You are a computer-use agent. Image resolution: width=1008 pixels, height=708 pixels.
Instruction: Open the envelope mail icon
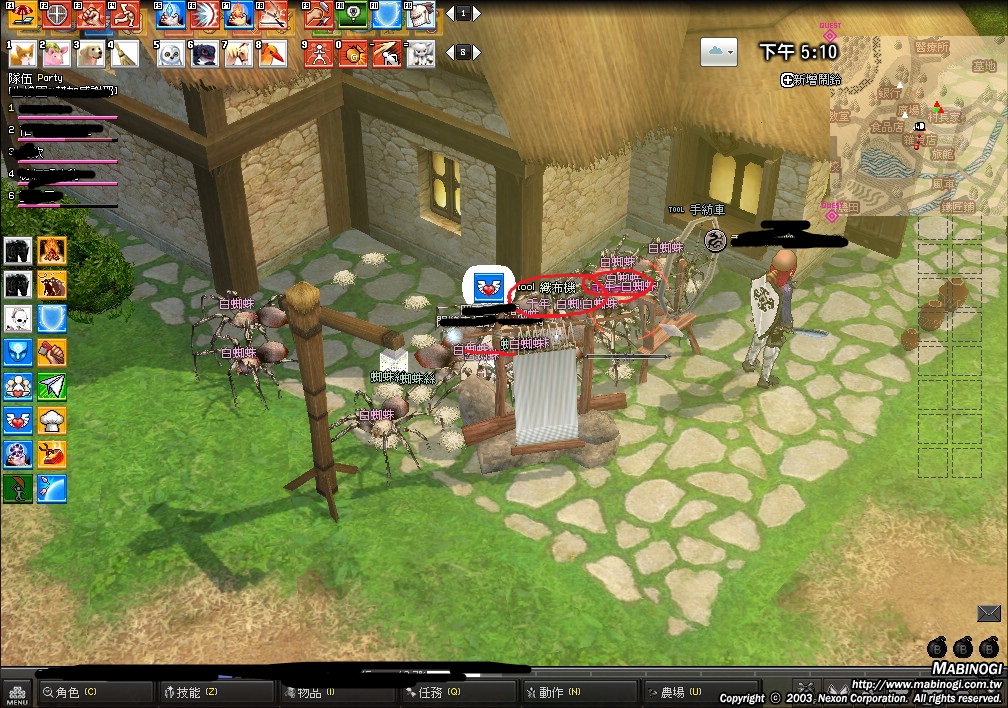click(989, 613)
